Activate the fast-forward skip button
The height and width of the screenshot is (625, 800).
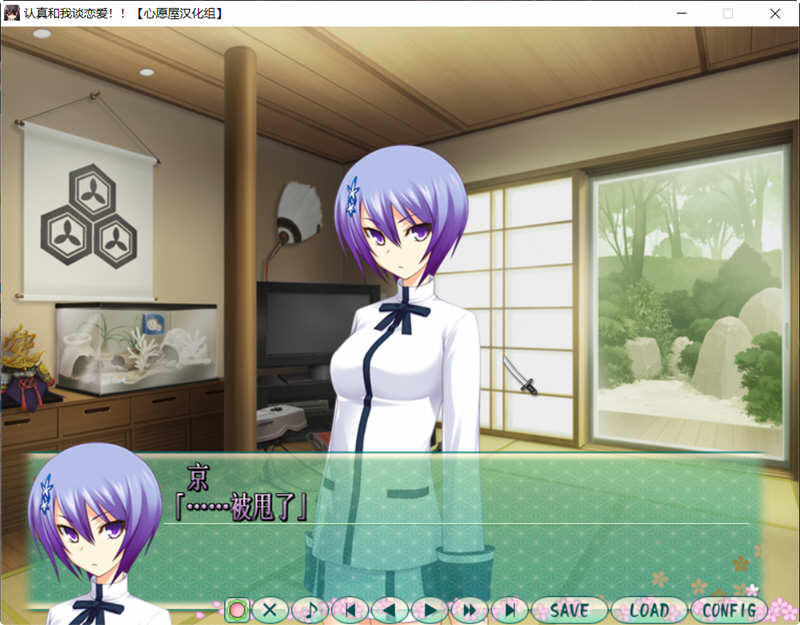(x=469, y=609)
